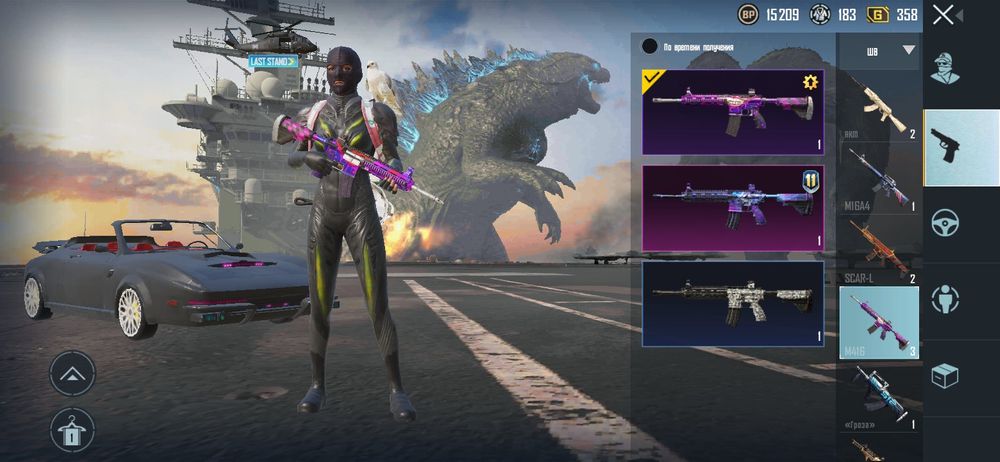Switch to the pistol weapons tab
The height and width of the screenshot is (462, 1000).
tap(946, 146)
